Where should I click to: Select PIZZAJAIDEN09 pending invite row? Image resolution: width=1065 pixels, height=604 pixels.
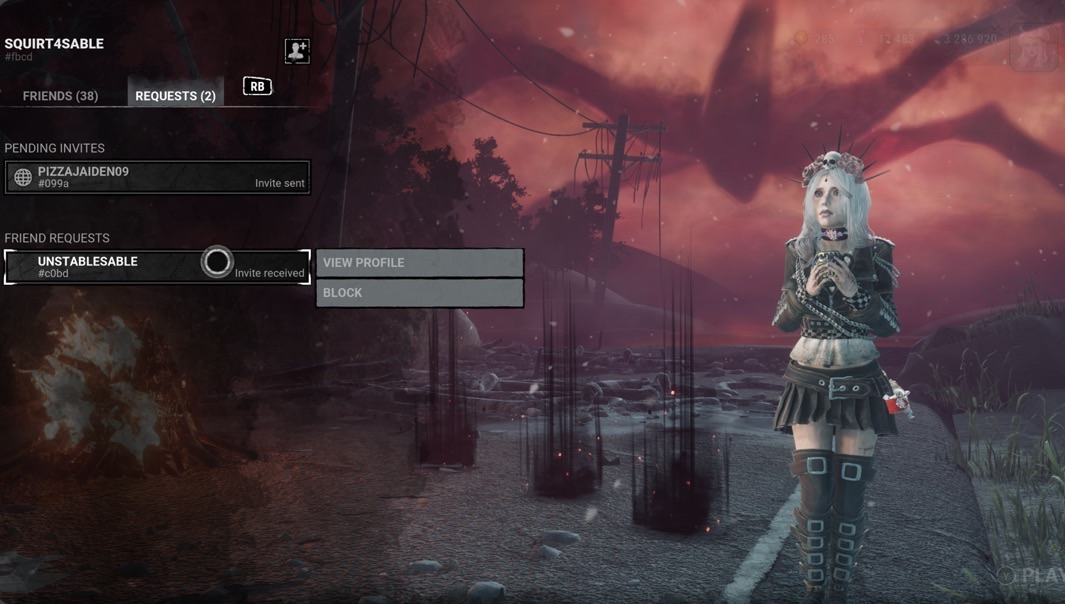157,177
